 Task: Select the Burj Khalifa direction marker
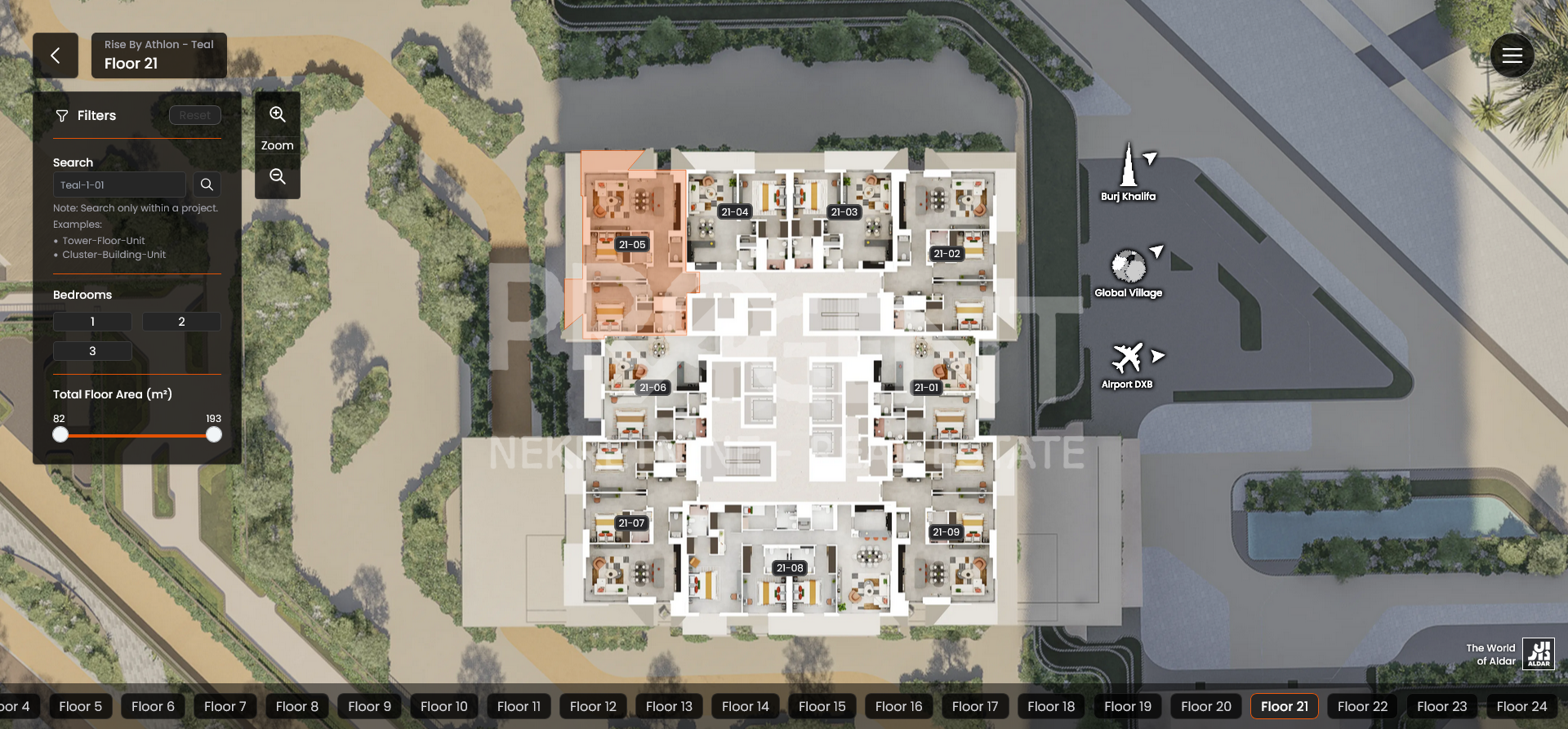click(1129, 171)
